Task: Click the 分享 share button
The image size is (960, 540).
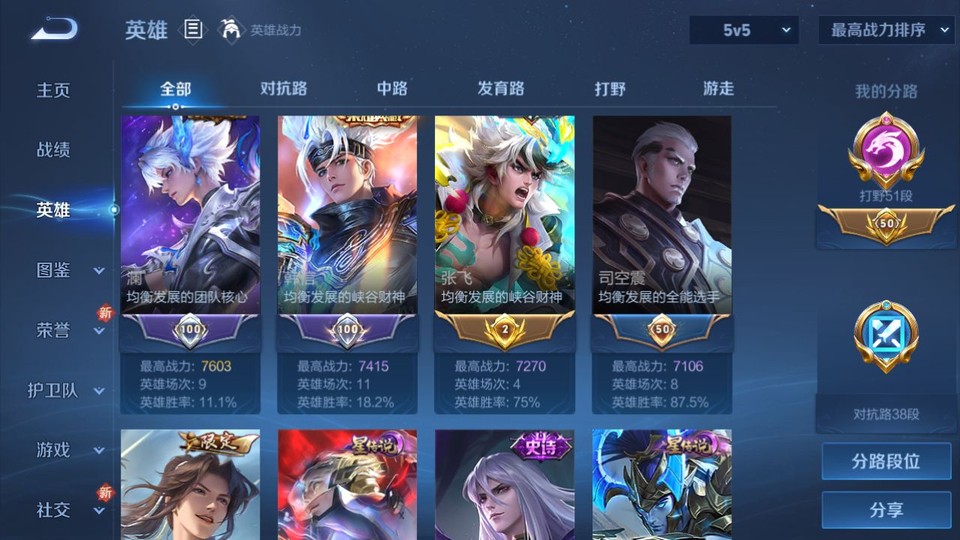Action: click(886, 510)
